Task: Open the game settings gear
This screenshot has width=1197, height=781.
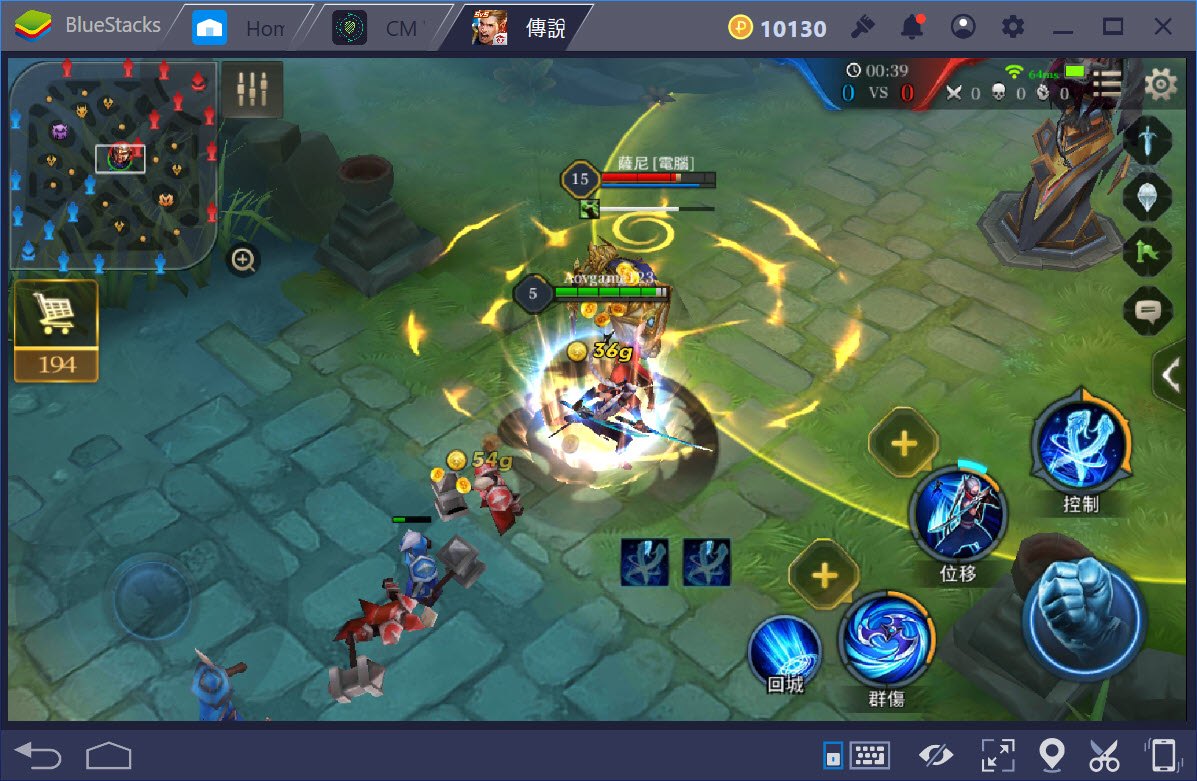Action: point(1160,85)
